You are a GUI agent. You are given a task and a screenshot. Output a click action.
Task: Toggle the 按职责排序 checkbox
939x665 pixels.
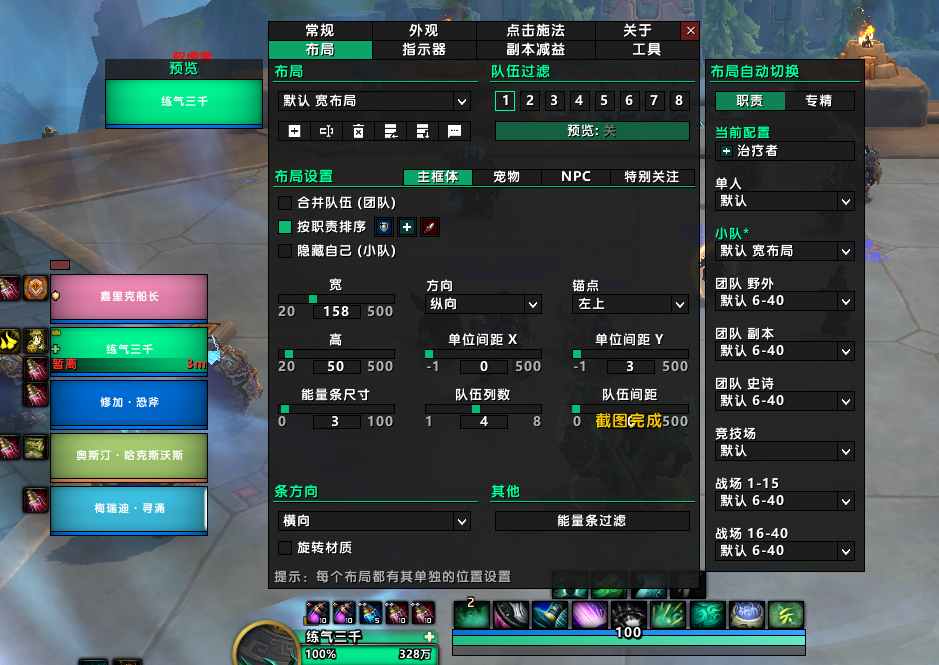pyautogui.click(x=285, y=227)
